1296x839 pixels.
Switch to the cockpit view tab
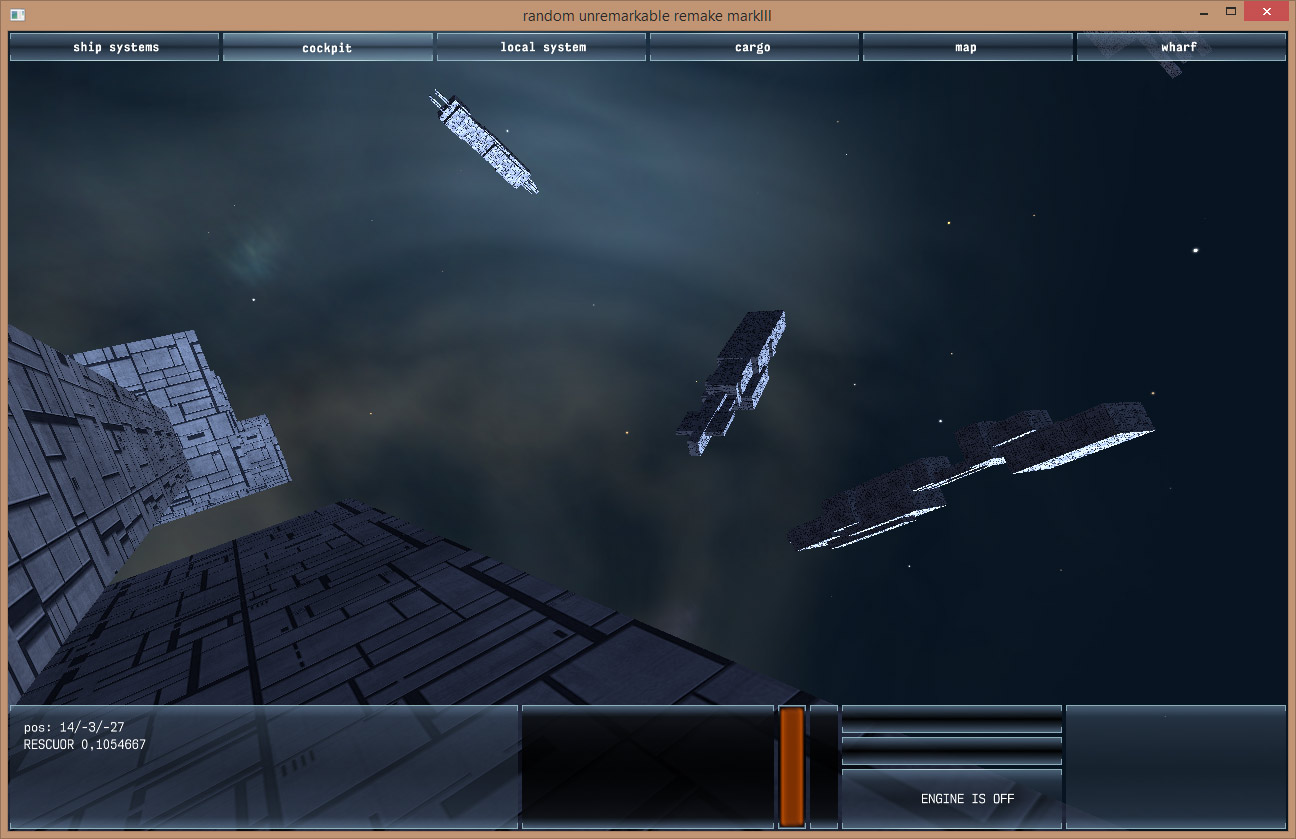point(327,47)
